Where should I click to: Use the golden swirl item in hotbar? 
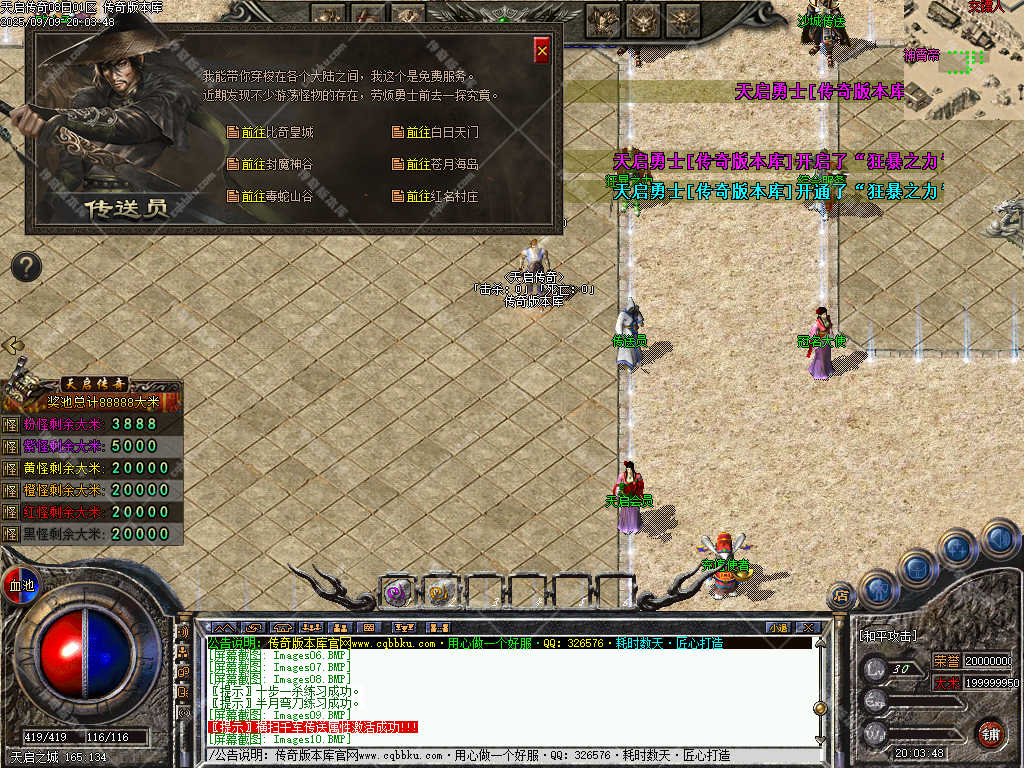coord(439,591)
